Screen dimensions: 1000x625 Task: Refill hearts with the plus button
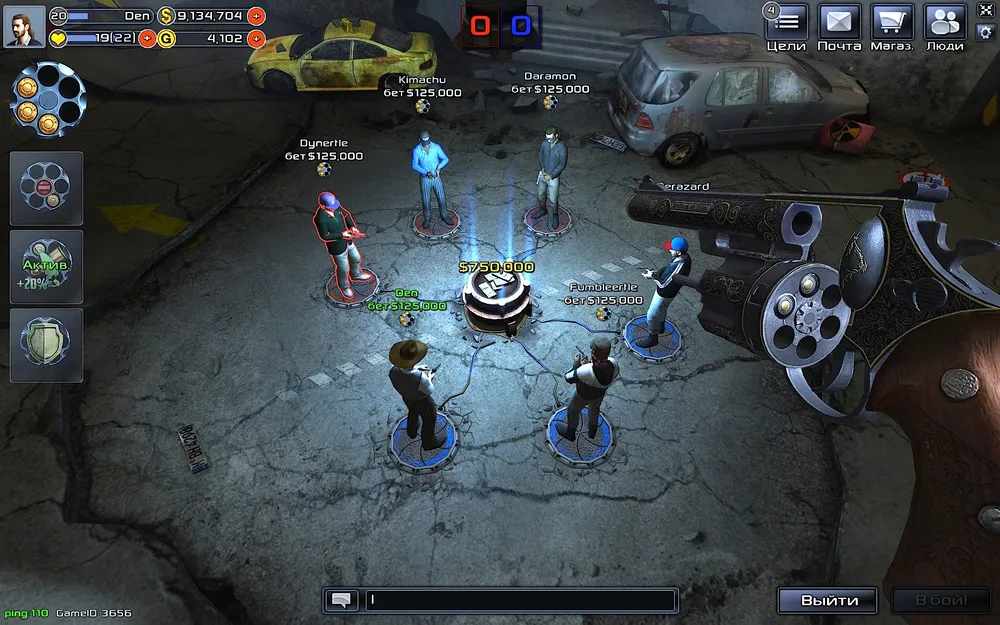click(x=148, y=39)
